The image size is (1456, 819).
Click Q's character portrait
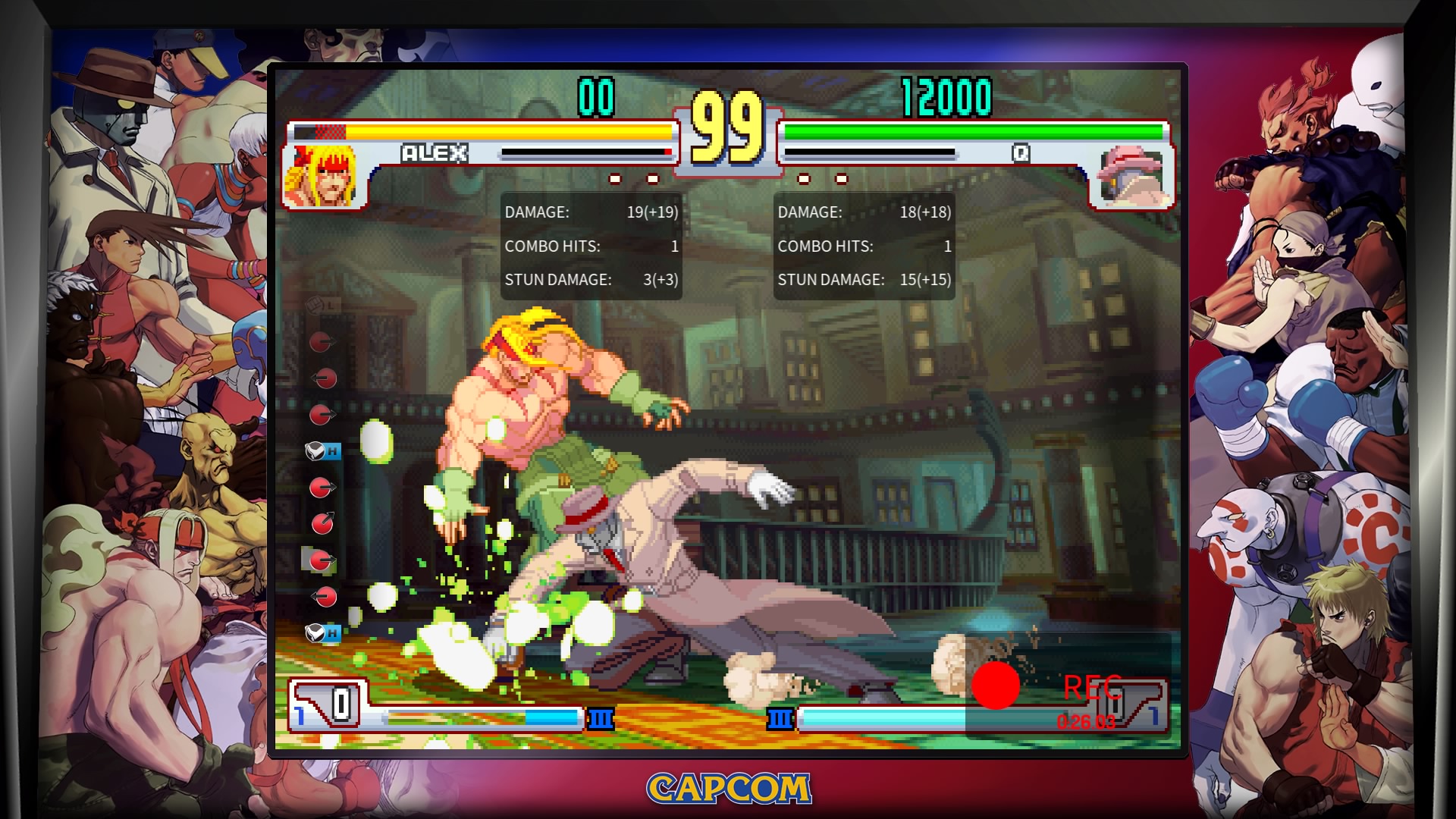pos(1131,178)
